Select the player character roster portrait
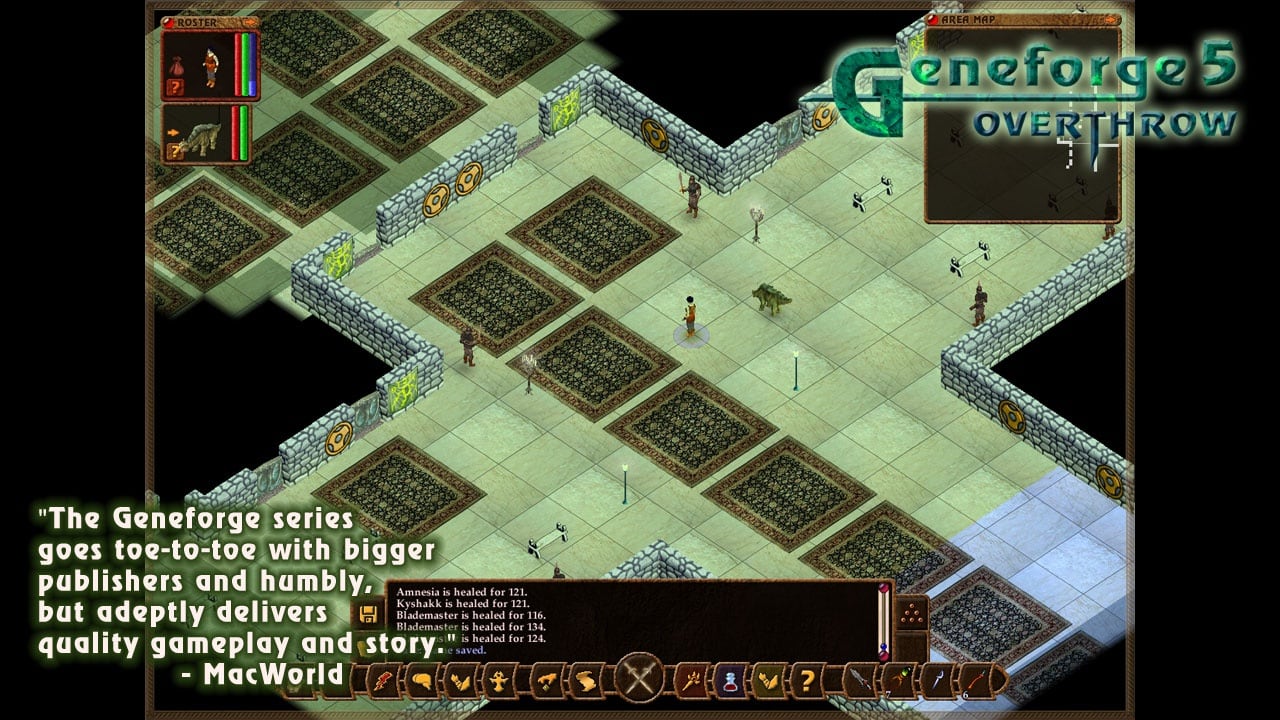 click(210, 64)
